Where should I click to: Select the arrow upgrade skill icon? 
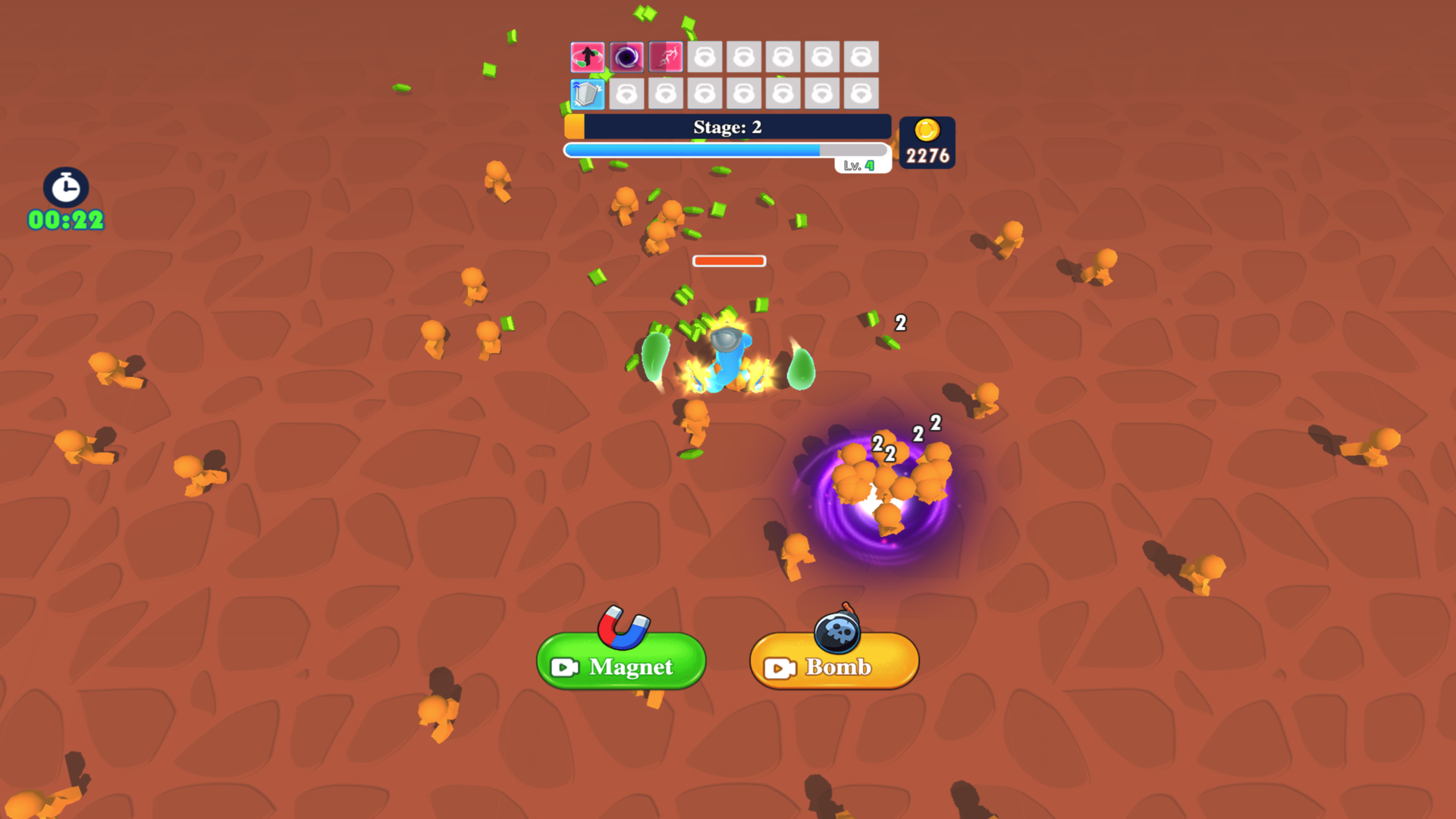coord(588,56)
